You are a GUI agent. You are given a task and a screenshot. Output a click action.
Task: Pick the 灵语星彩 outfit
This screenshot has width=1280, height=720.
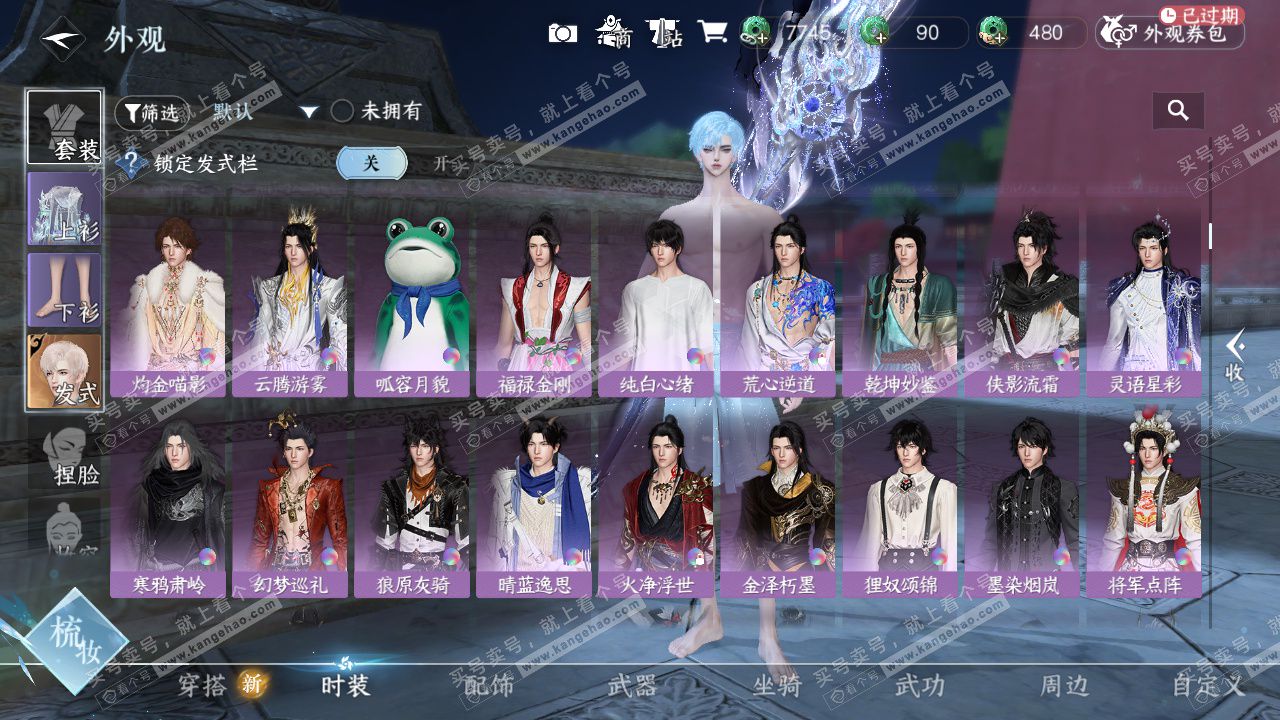click(x=1144, y=305)
